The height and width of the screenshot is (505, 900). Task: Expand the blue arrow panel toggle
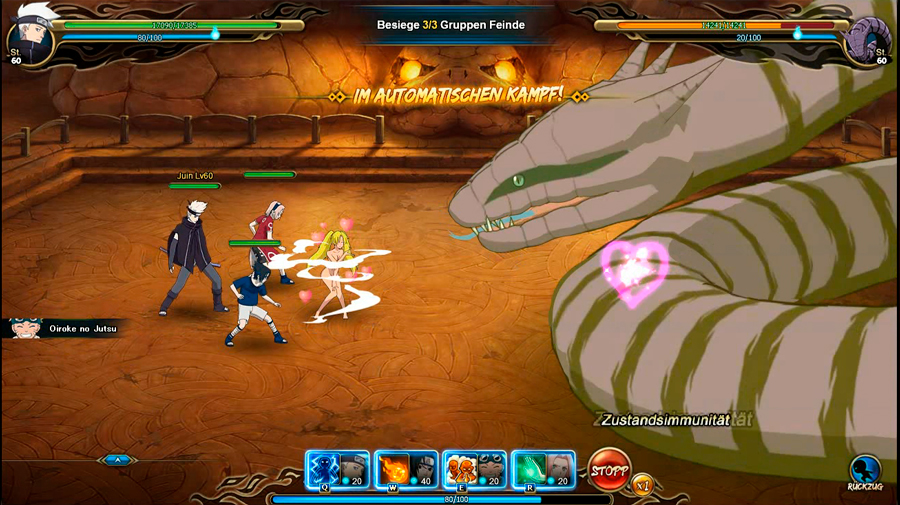tap(118, 460)
